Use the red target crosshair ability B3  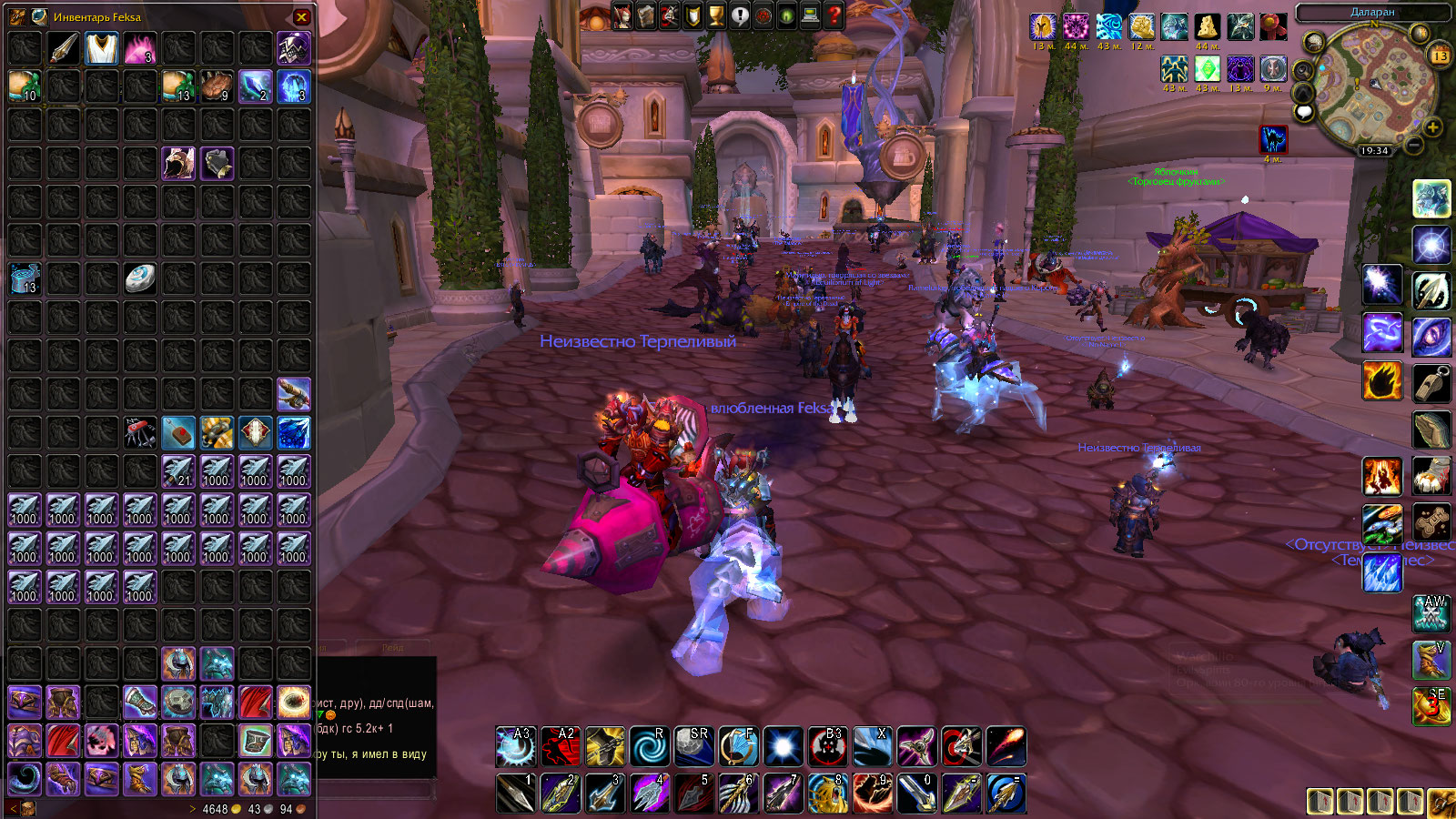(x=827, y=747)
